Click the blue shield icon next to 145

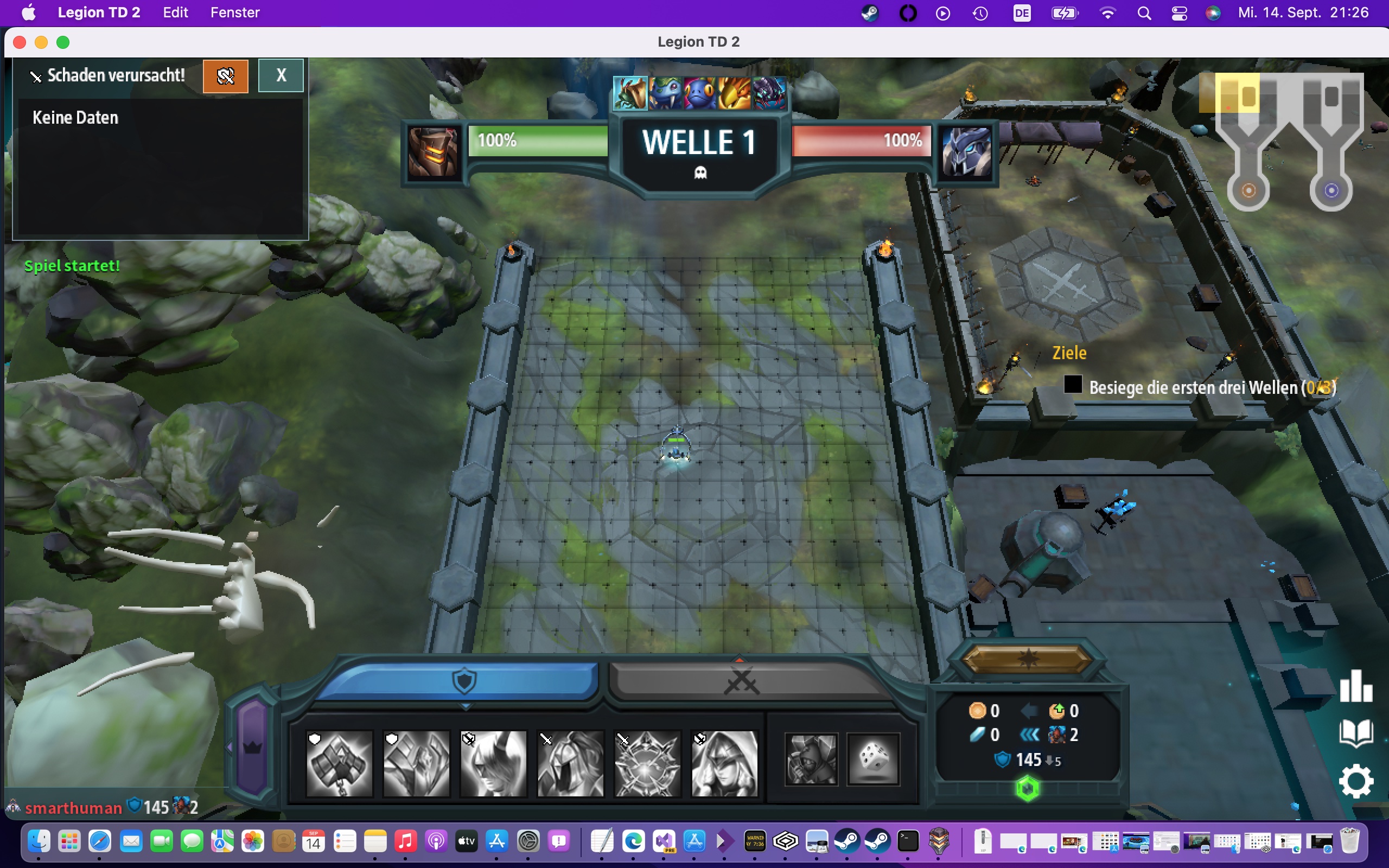1002,759
